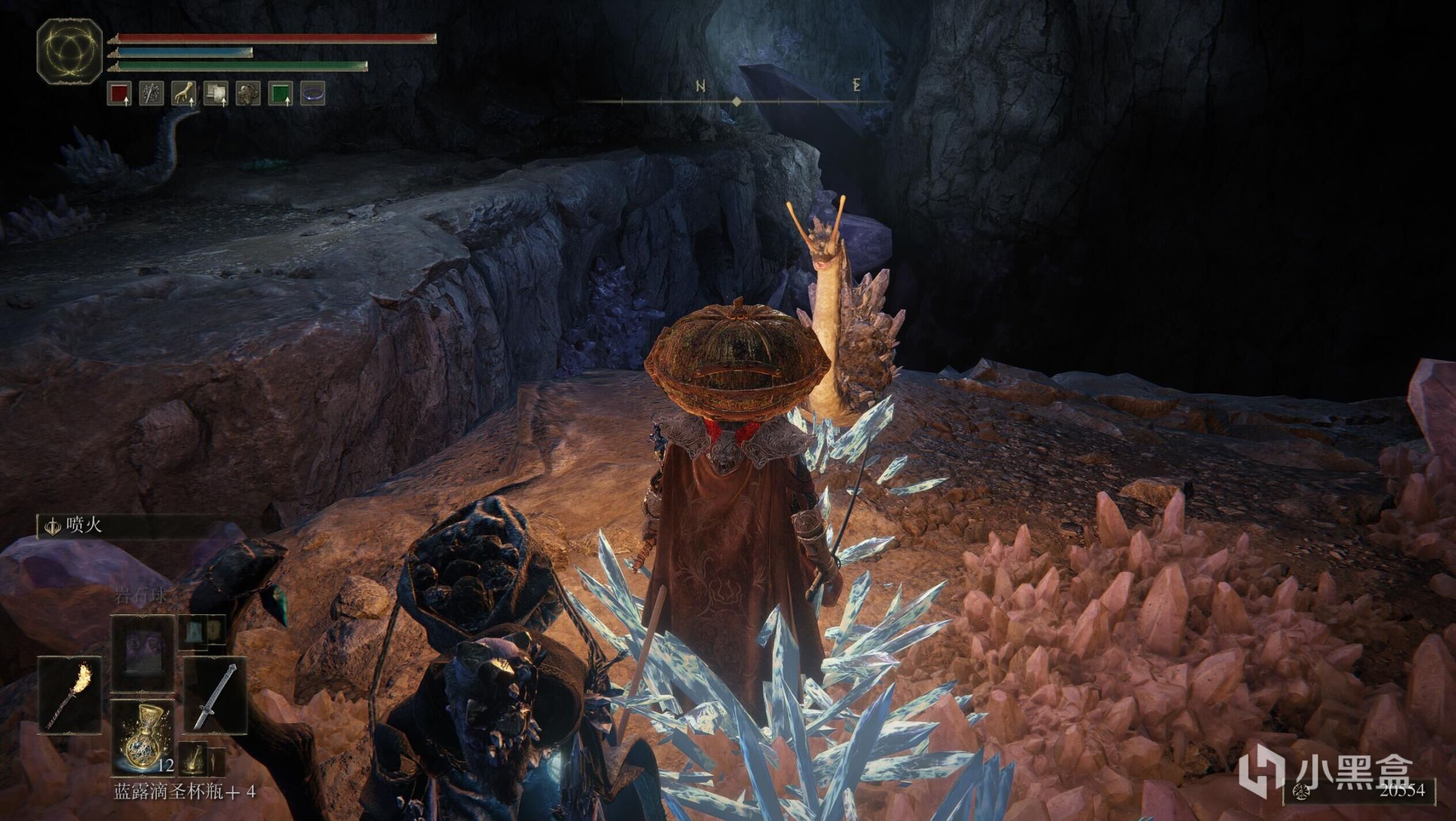The image size is (1456, 821).
Task: Inspect the green square buff icon
Action: click(x=280, y=93)
